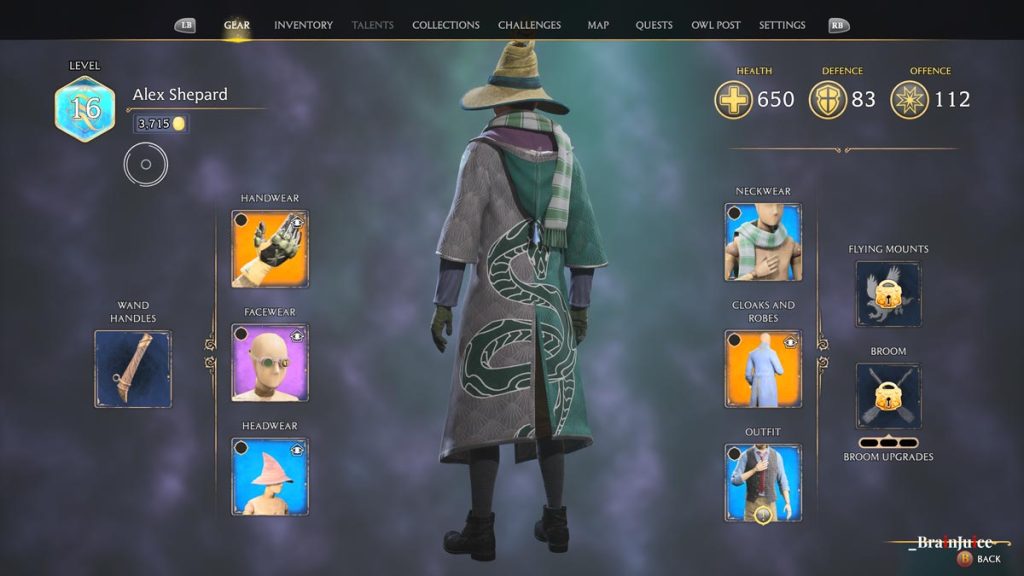Go to the Collections tab

click(446, 25)
